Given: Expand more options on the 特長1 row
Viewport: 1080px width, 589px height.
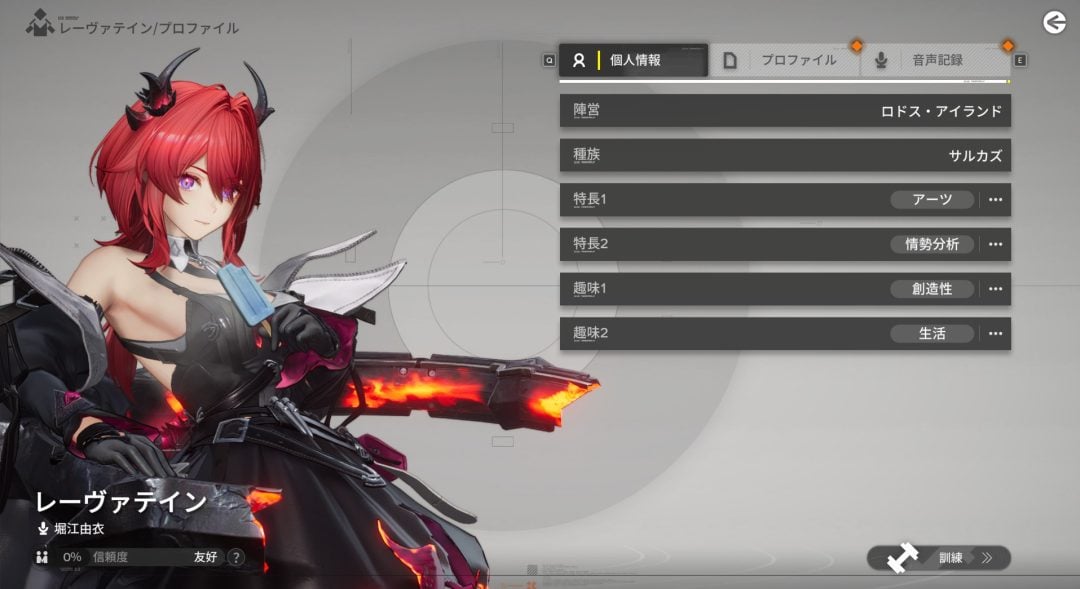Looking at the screenshot, I should (x=995, y=199).
